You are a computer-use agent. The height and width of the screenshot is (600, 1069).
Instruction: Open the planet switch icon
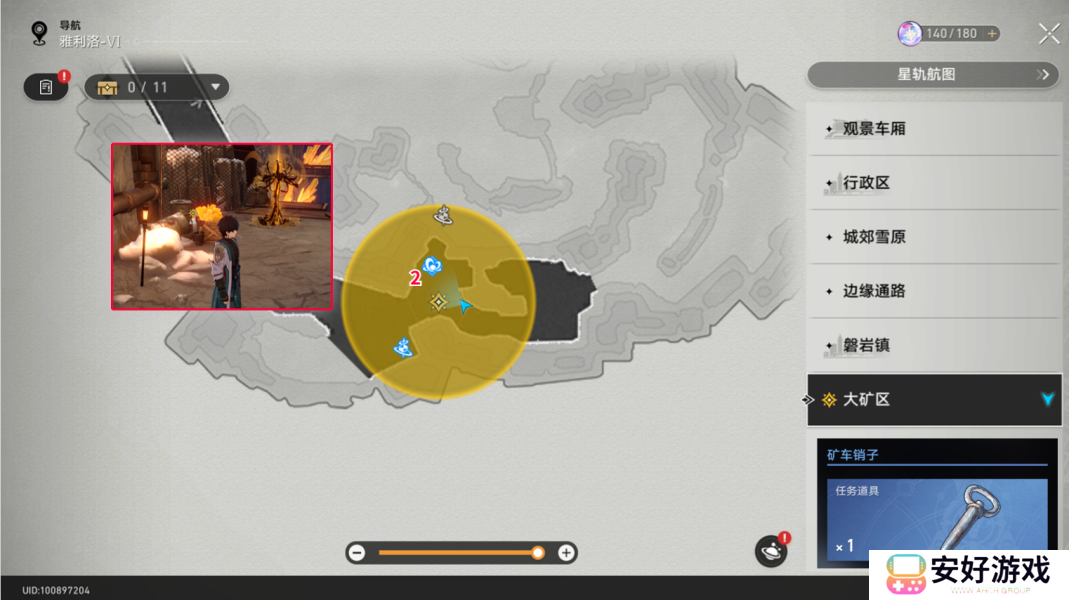[x=771, y=549]
